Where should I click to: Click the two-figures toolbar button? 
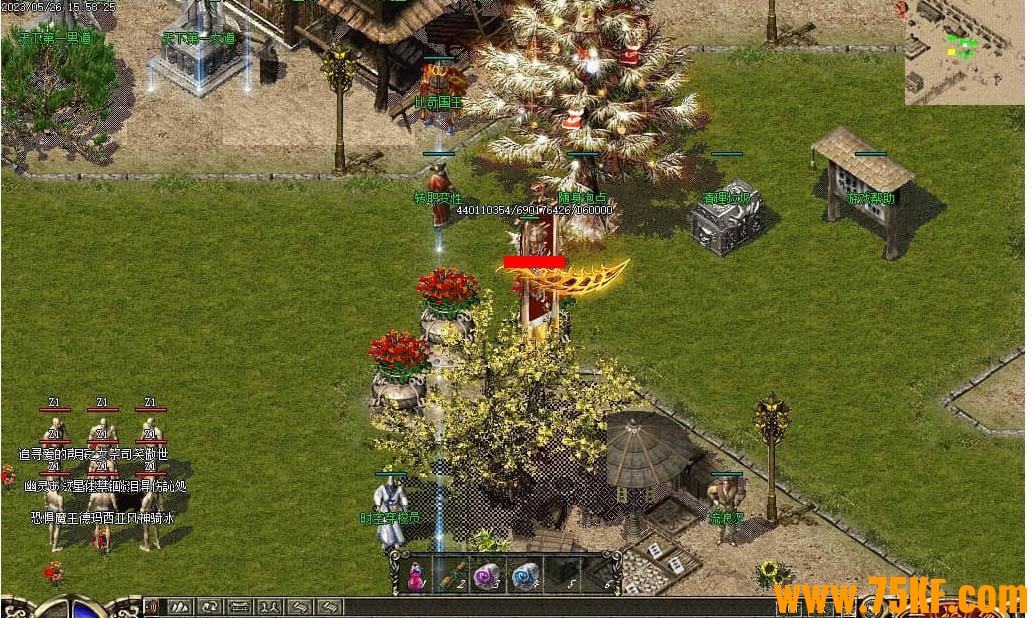click(x=270, y=606)
